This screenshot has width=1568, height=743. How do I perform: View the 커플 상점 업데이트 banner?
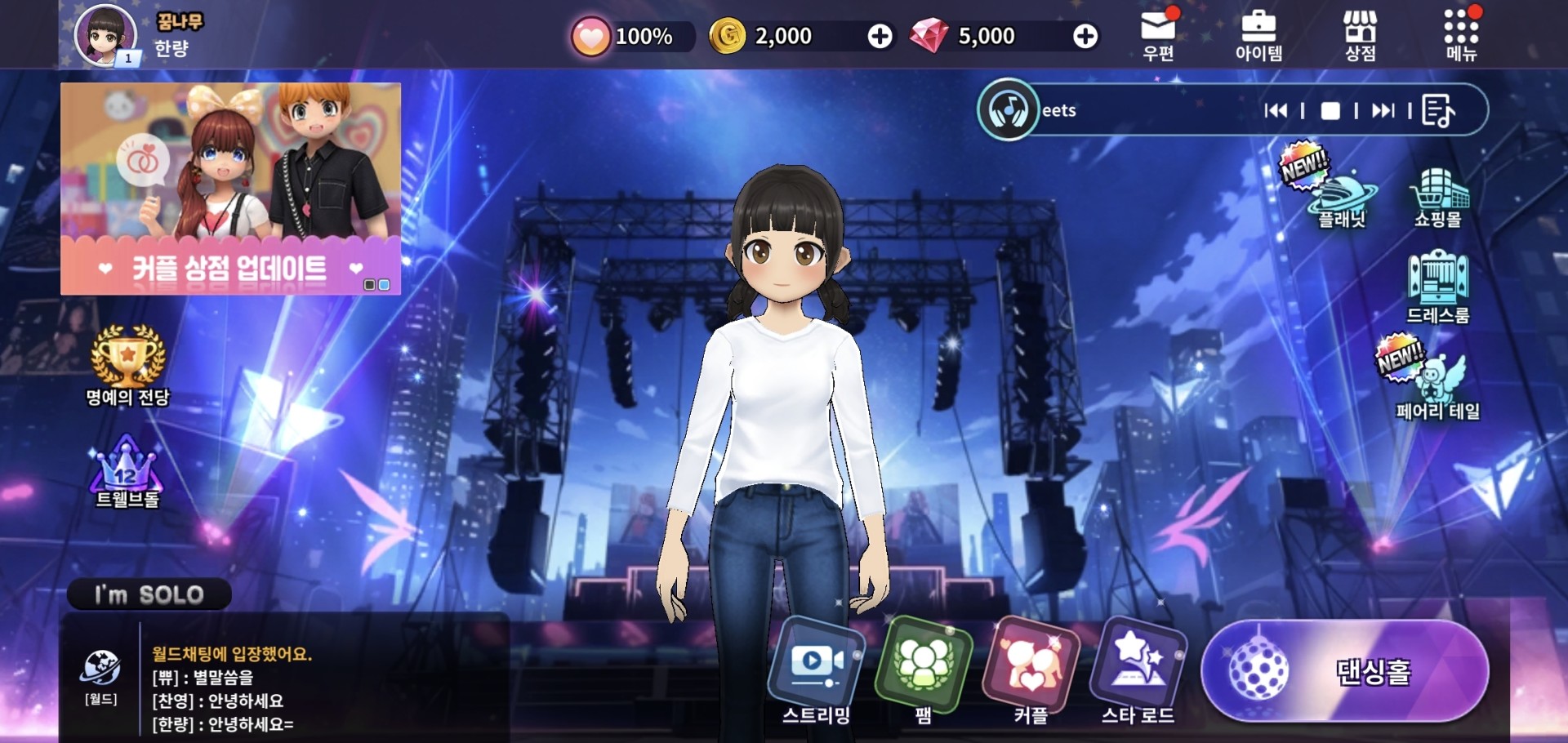click(230, 189)
